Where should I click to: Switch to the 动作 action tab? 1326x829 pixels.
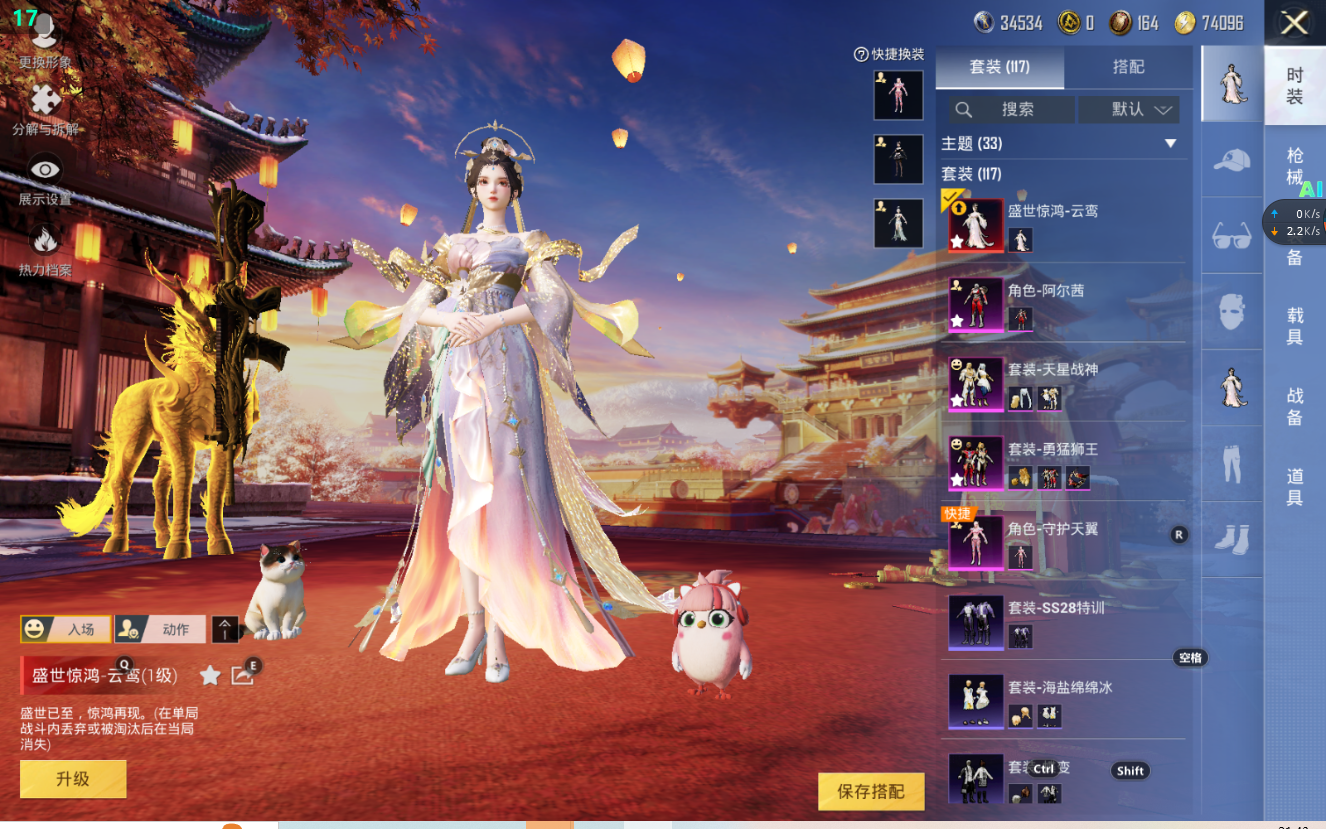tap(161, 629)
